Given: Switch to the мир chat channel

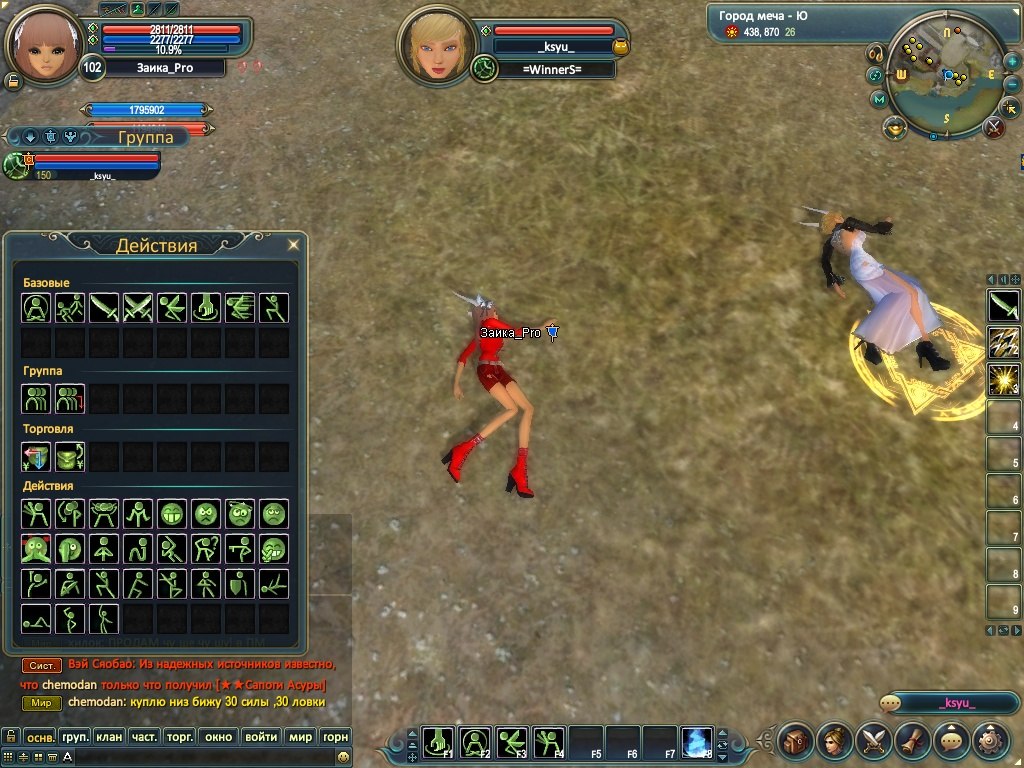Looking at the screenshot, I should (x=300, y=737).
